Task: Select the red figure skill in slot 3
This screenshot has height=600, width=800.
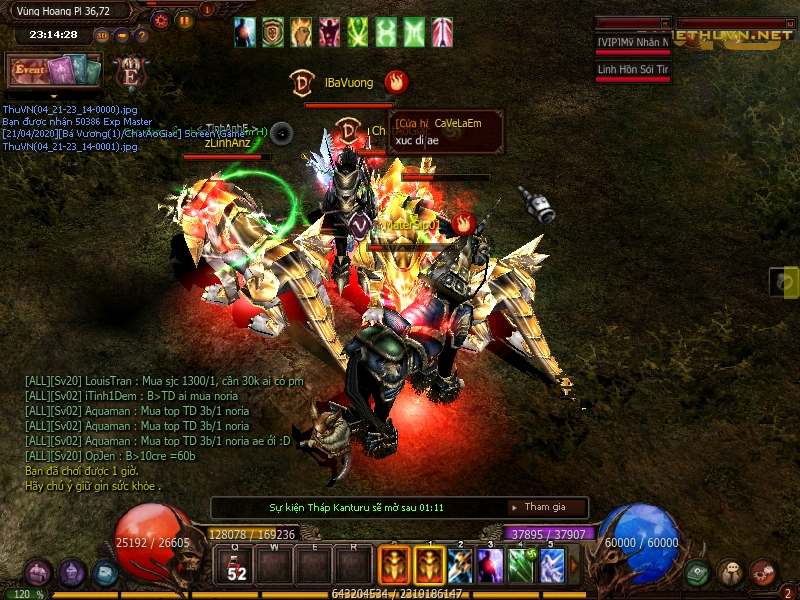Action: click(x=490, y=565)
